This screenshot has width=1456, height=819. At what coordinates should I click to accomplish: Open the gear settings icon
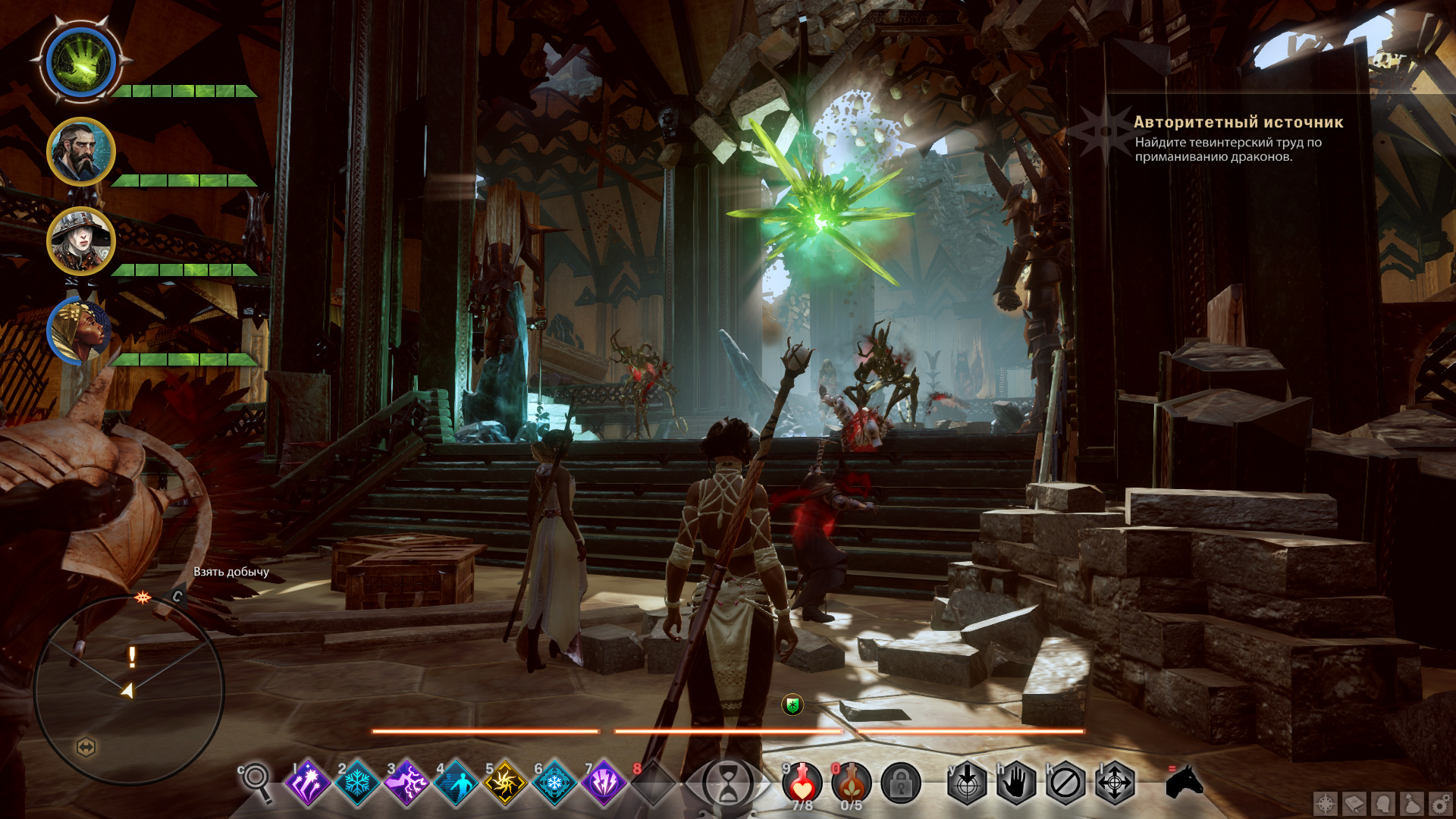[1440, 804]
